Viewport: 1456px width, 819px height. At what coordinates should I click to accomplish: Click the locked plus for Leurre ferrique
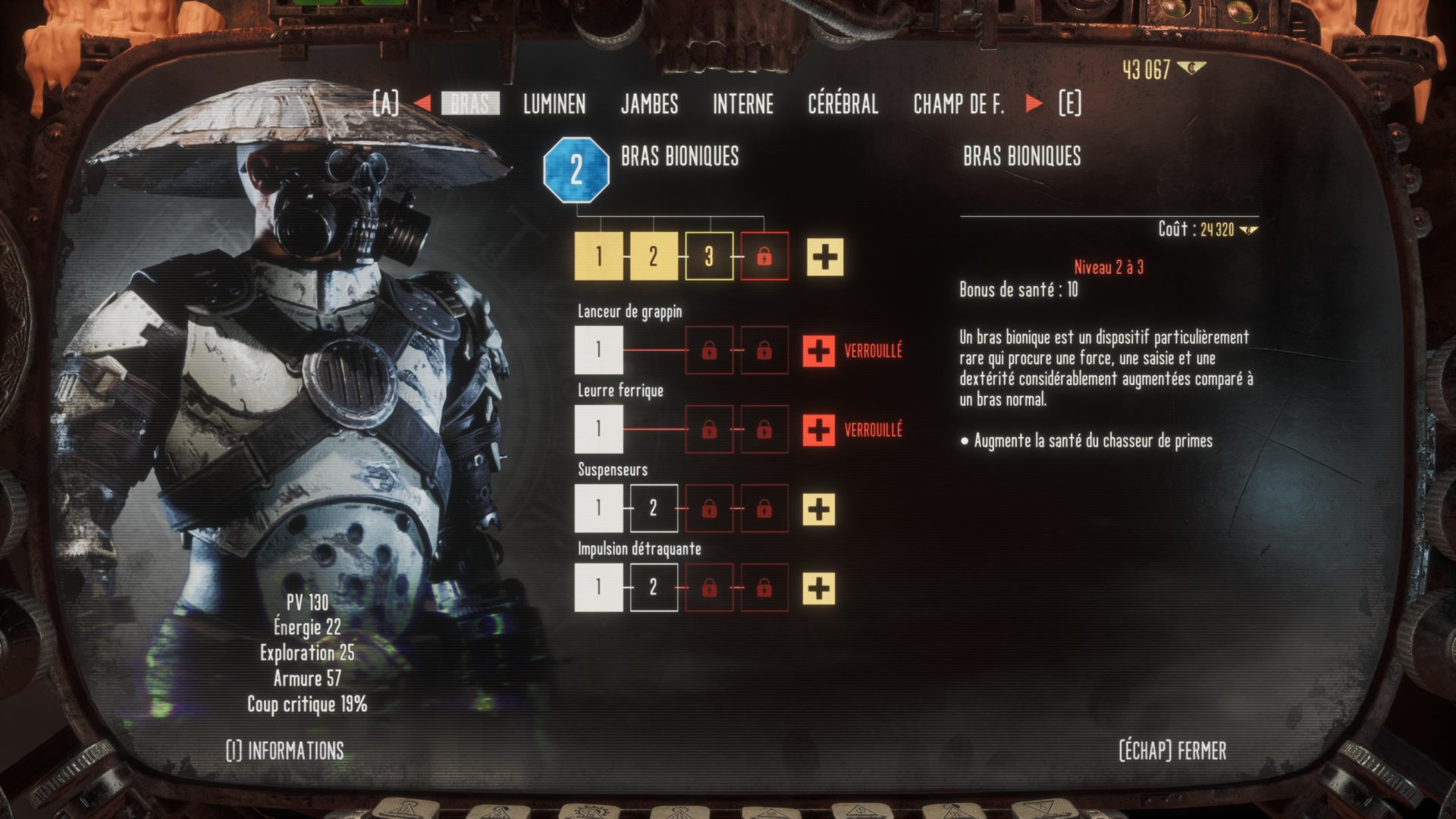click(818, 430)
